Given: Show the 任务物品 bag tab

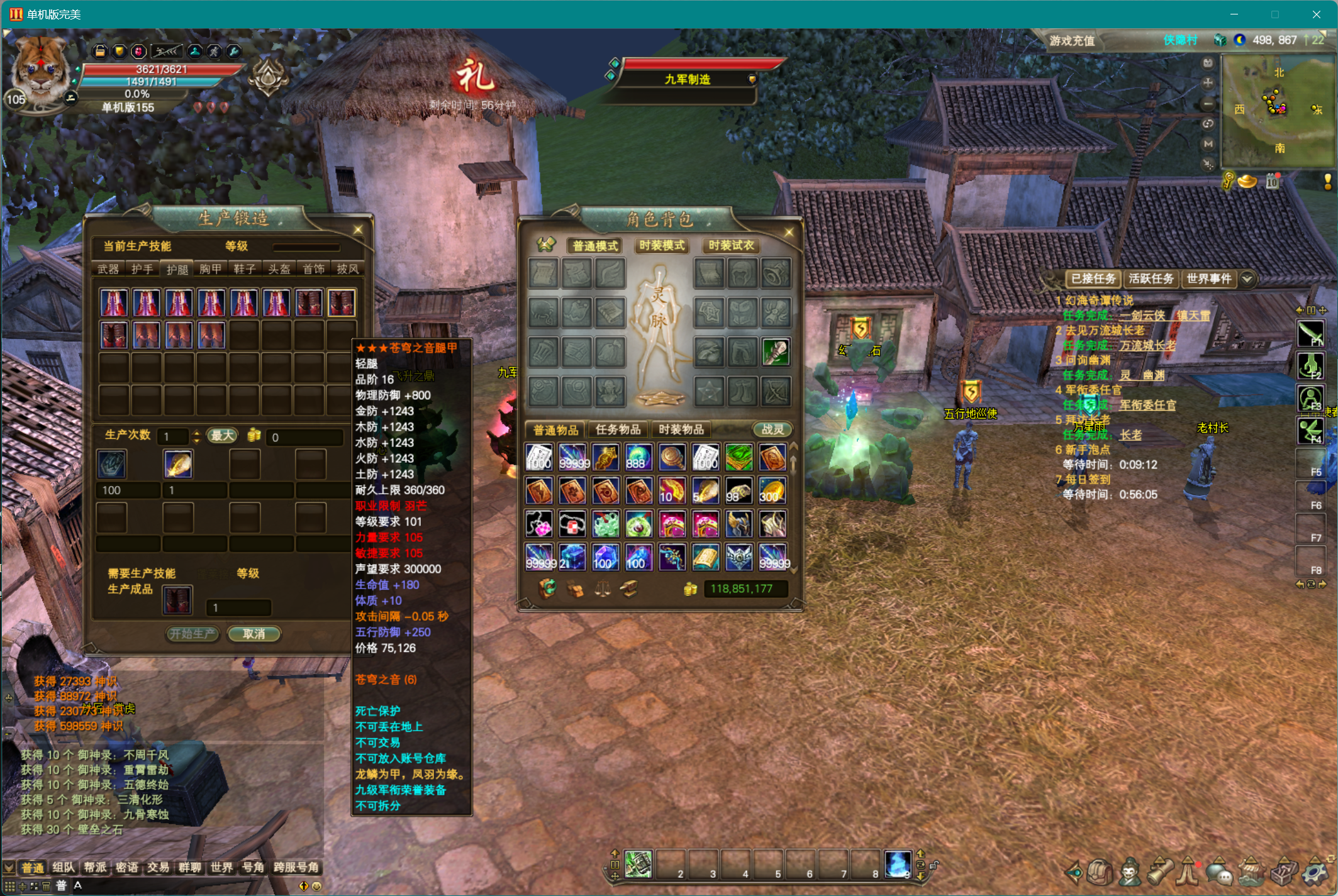Looking at the screenshot, I should [x=618, y=429].
